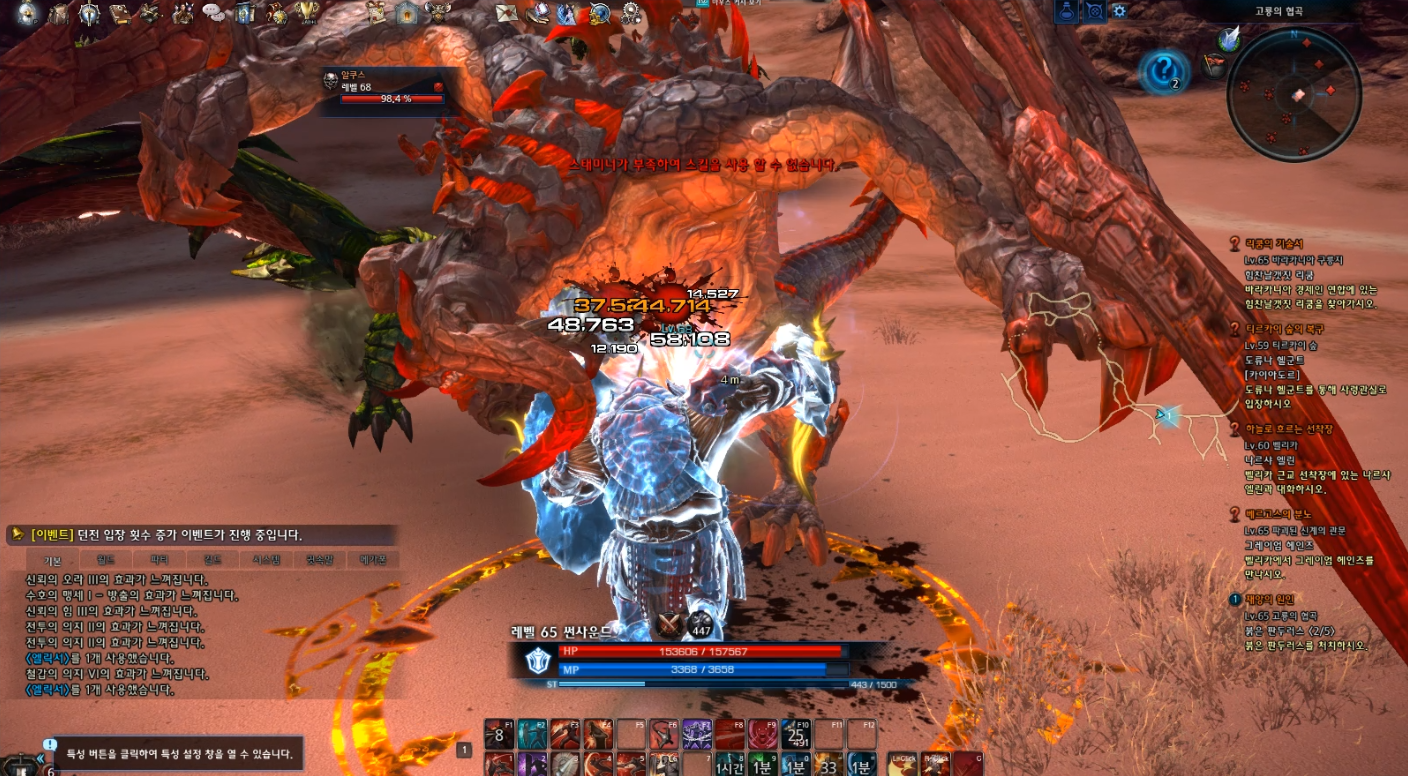Switch to the 길드 chat tab
This screenshot has height=776, width=1408.
coord(211,560)
